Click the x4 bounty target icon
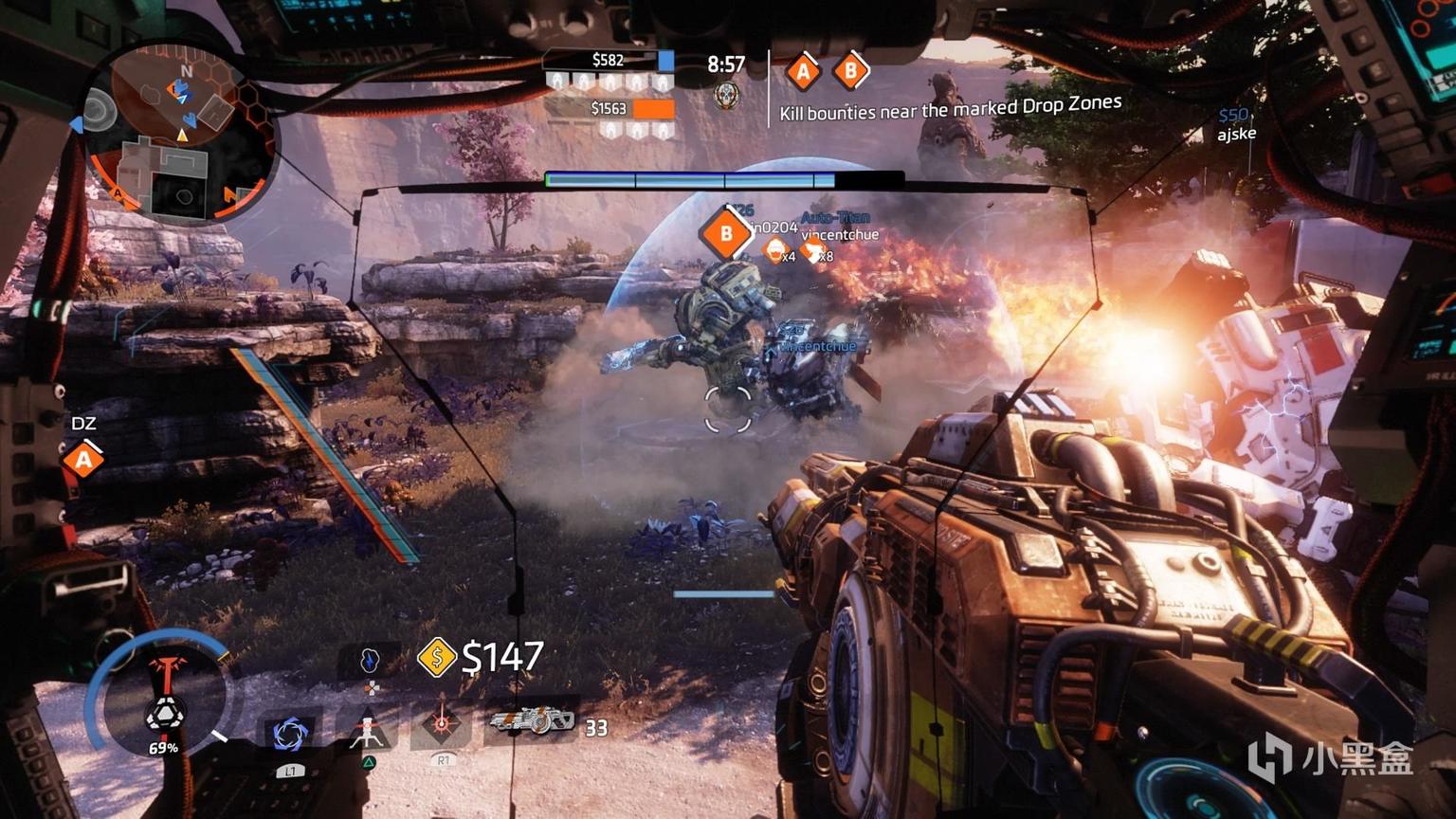This screenshot has height=819, width=1456. [x=777, y=251]
